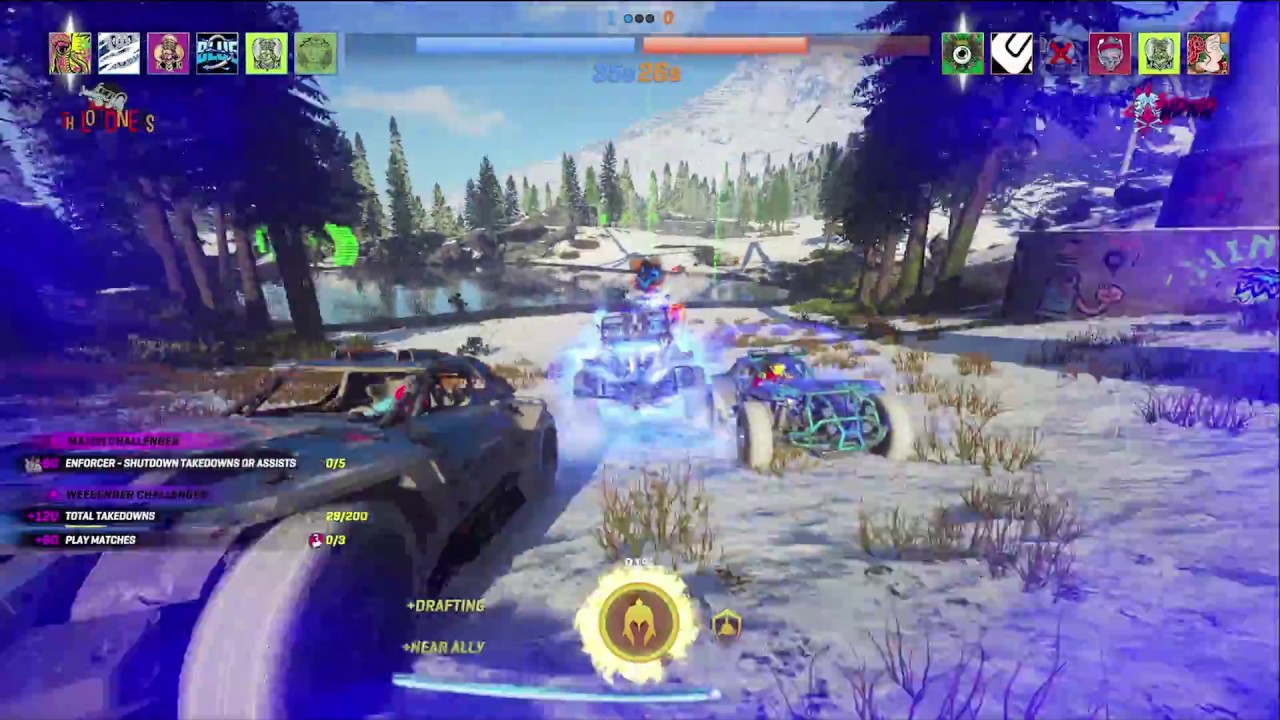
Task: Select the green eyeball enemy badge
Action: [x=962, y=54]
